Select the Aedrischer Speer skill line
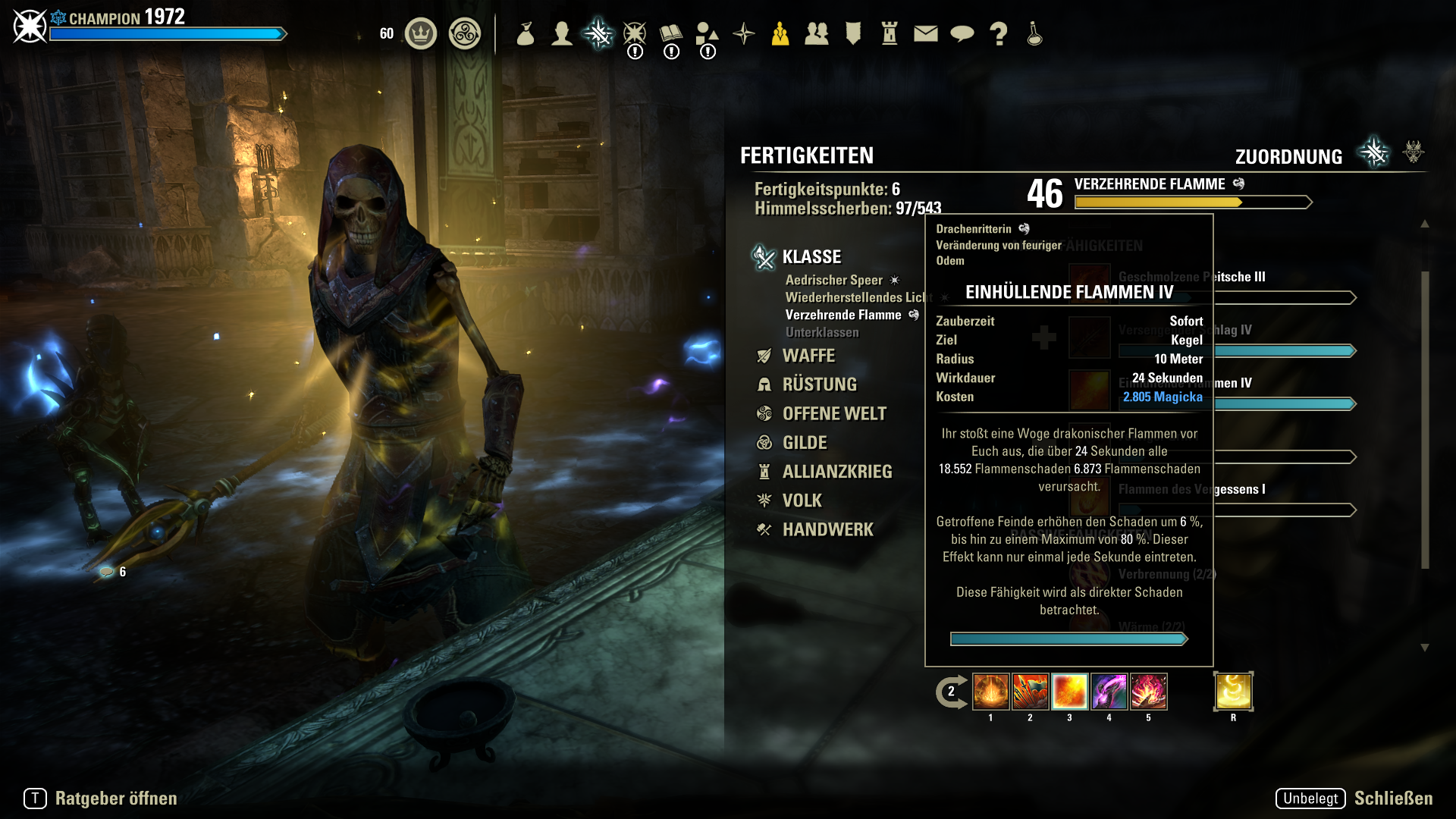The width and height of the screenshot is (1456, 819). pyautogui.click(x=834, y=280)
